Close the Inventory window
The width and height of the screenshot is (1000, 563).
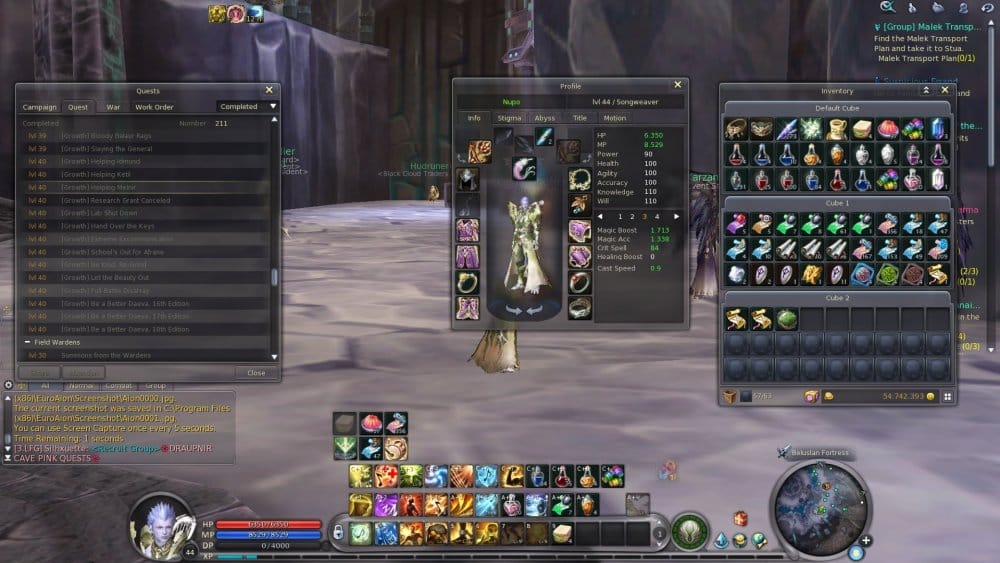945,90
